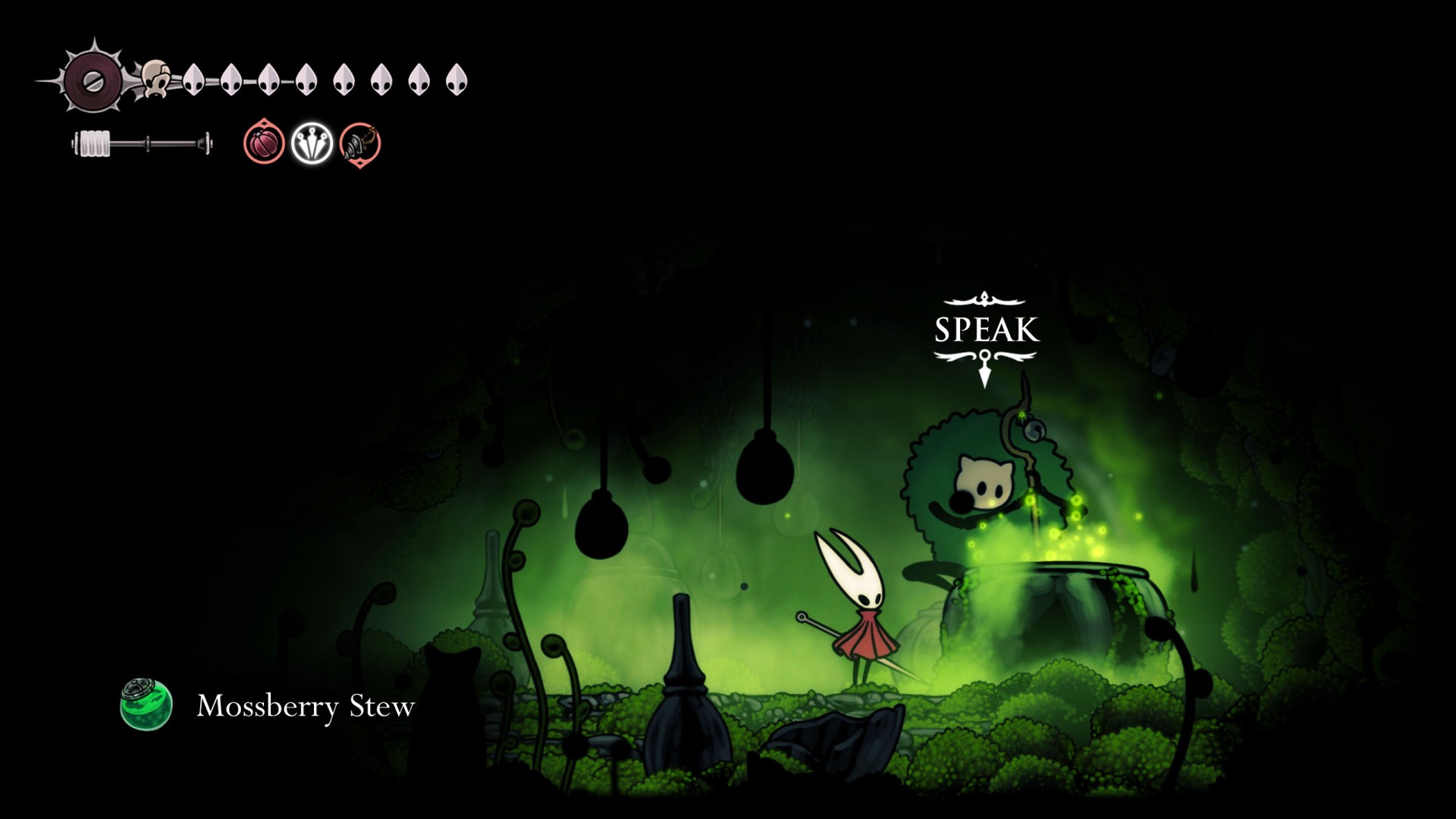Viewport: 1456px width, 819px height.
Task: Click the Mossberry Stew item icon
Action: (x=146, y=704)
